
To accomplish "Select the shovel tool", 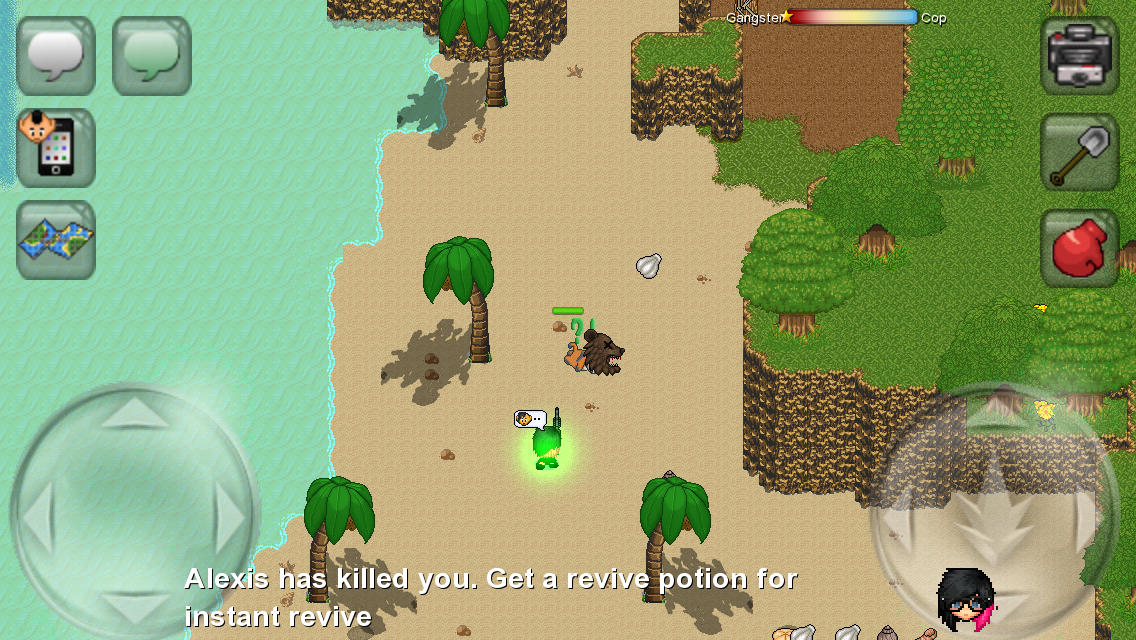I will pyautogui.click(x=1080, y=152).
